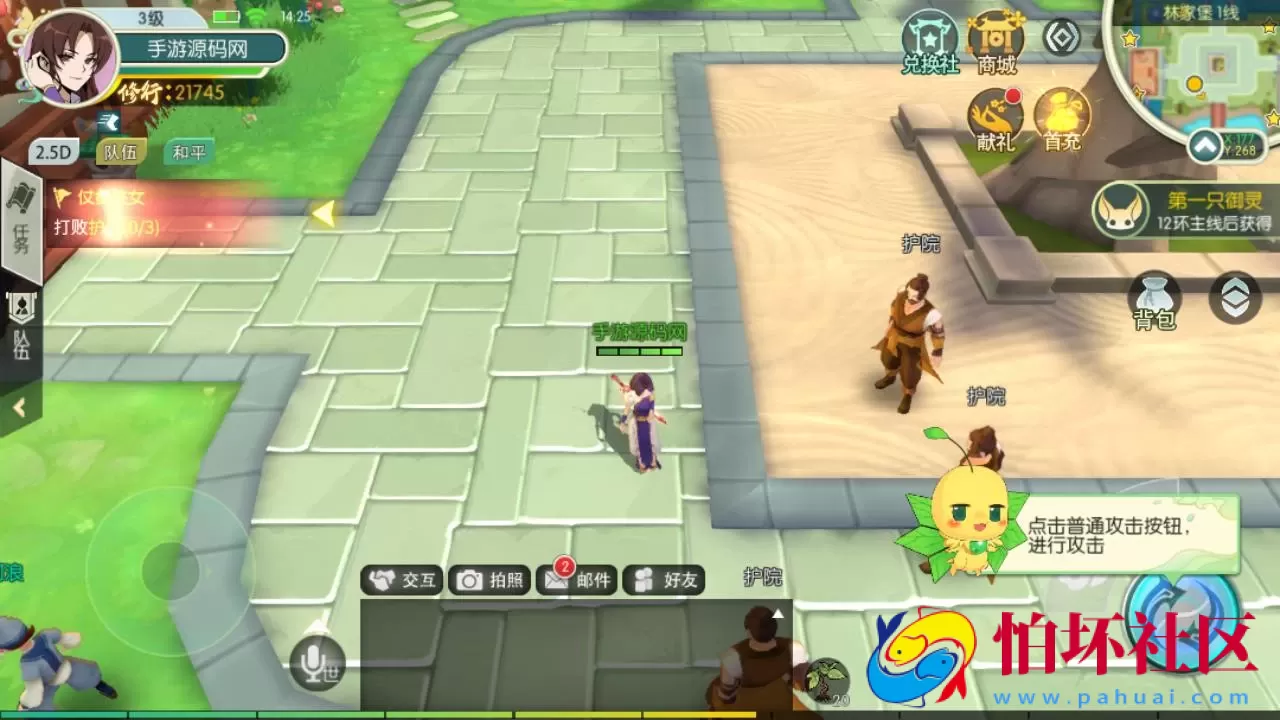Take a photo with the 拍照 camera icon
Screen dimensions: 1280x720
click(487, 580)
